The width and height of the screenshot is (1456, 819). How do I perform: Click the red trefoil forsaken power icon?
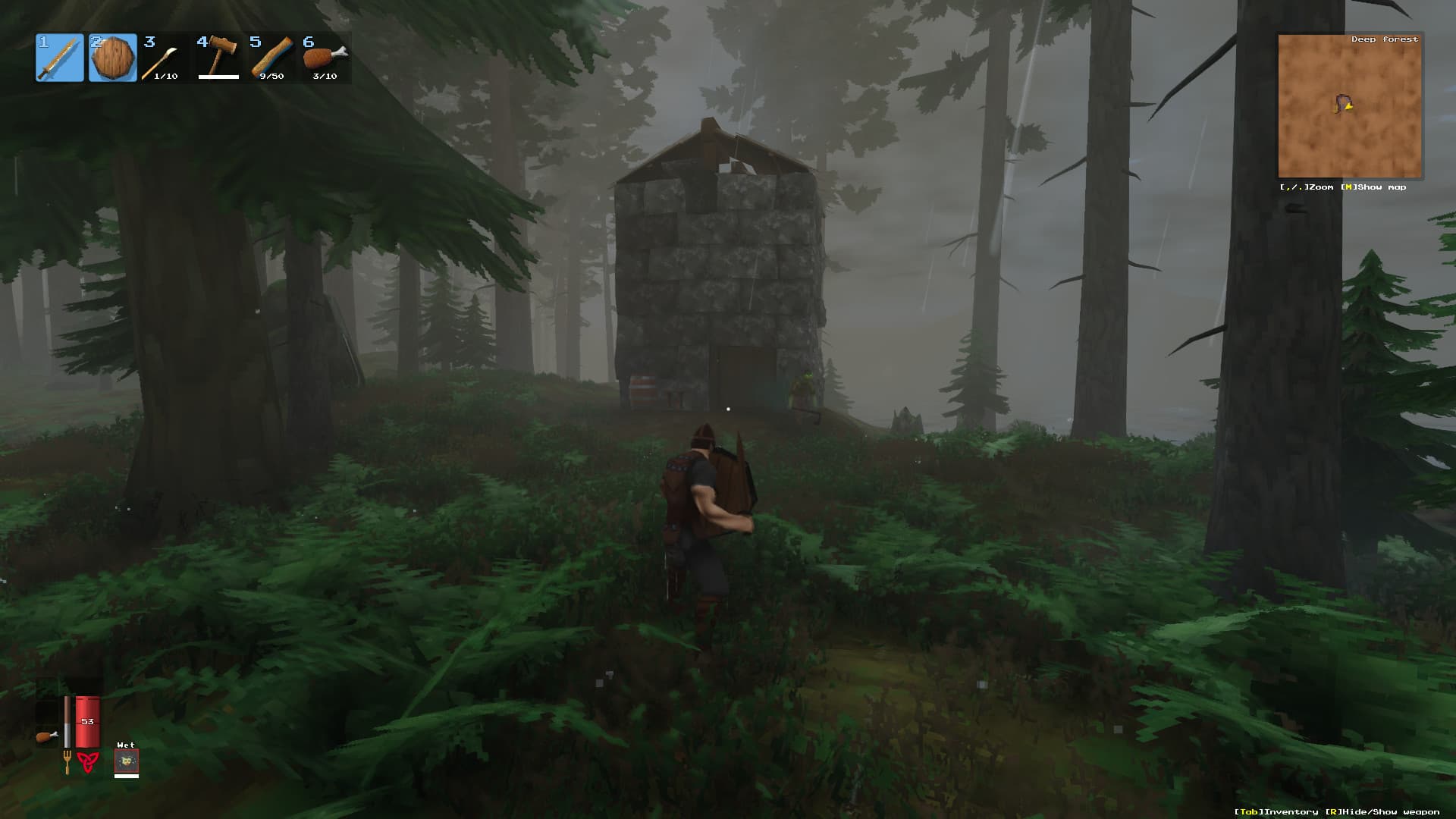coord(89,762)
